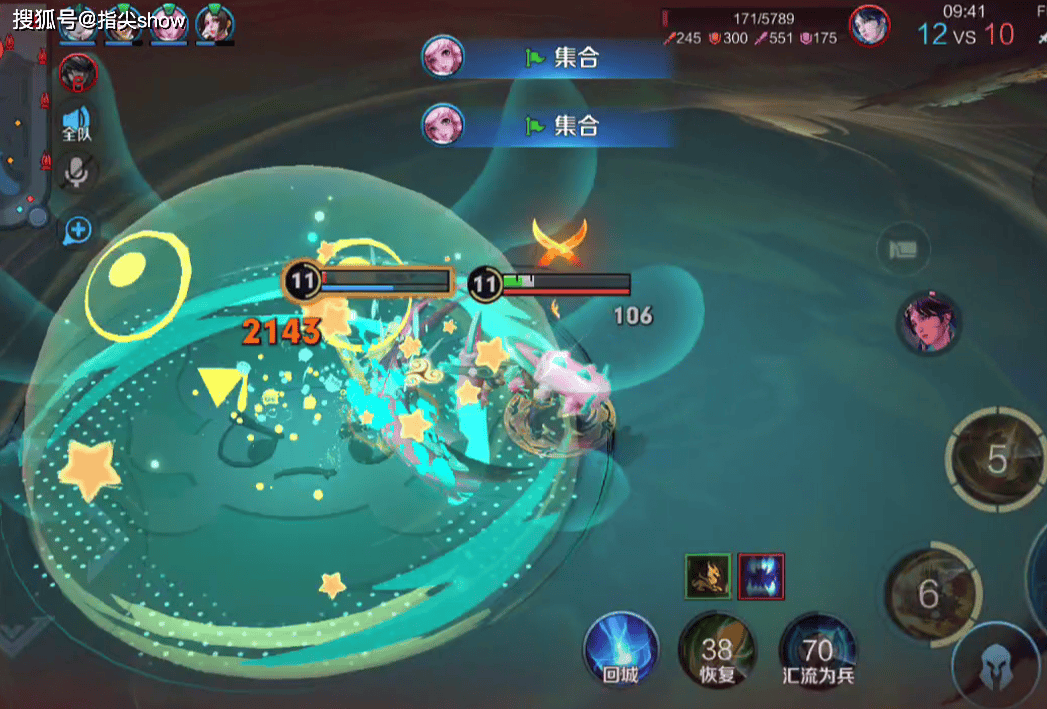Select the pink-haired teammate portrait at top
Image resolution: width=1047 pixels, height=709 pixels.
point(167,24)
